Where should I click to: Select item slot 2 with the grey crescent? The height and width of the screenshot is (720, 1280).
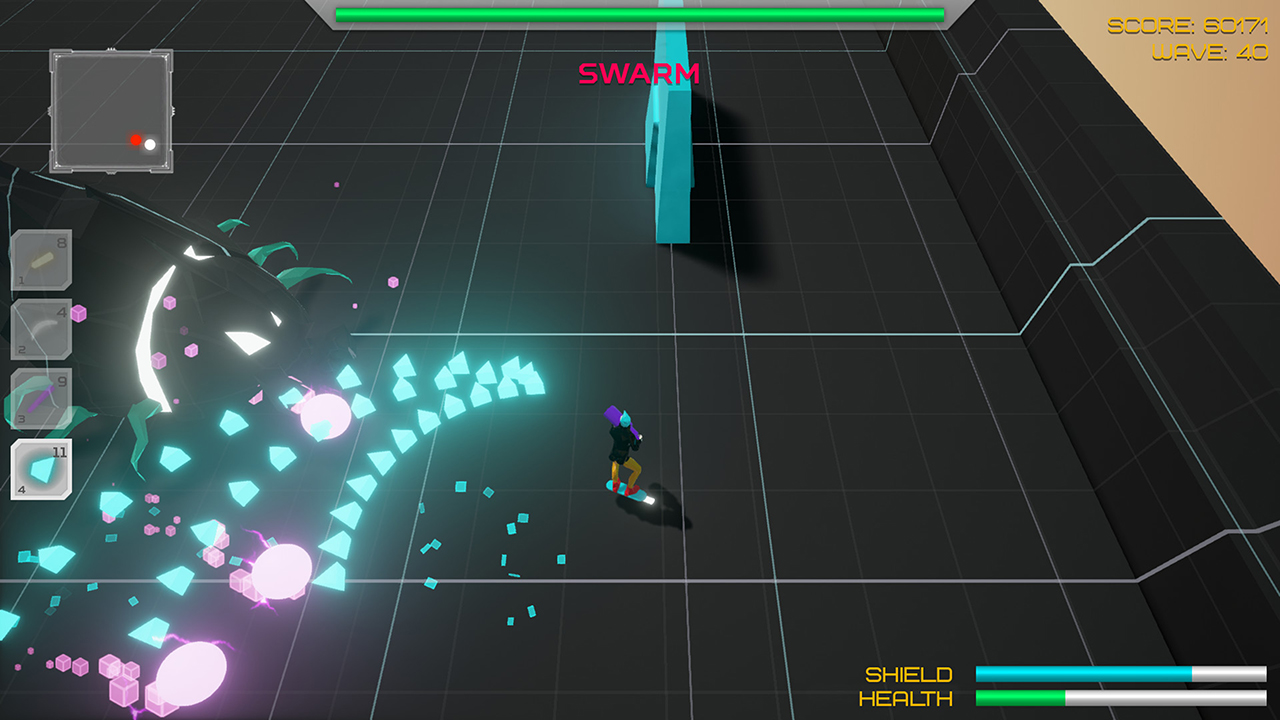(x=40, y=327)
